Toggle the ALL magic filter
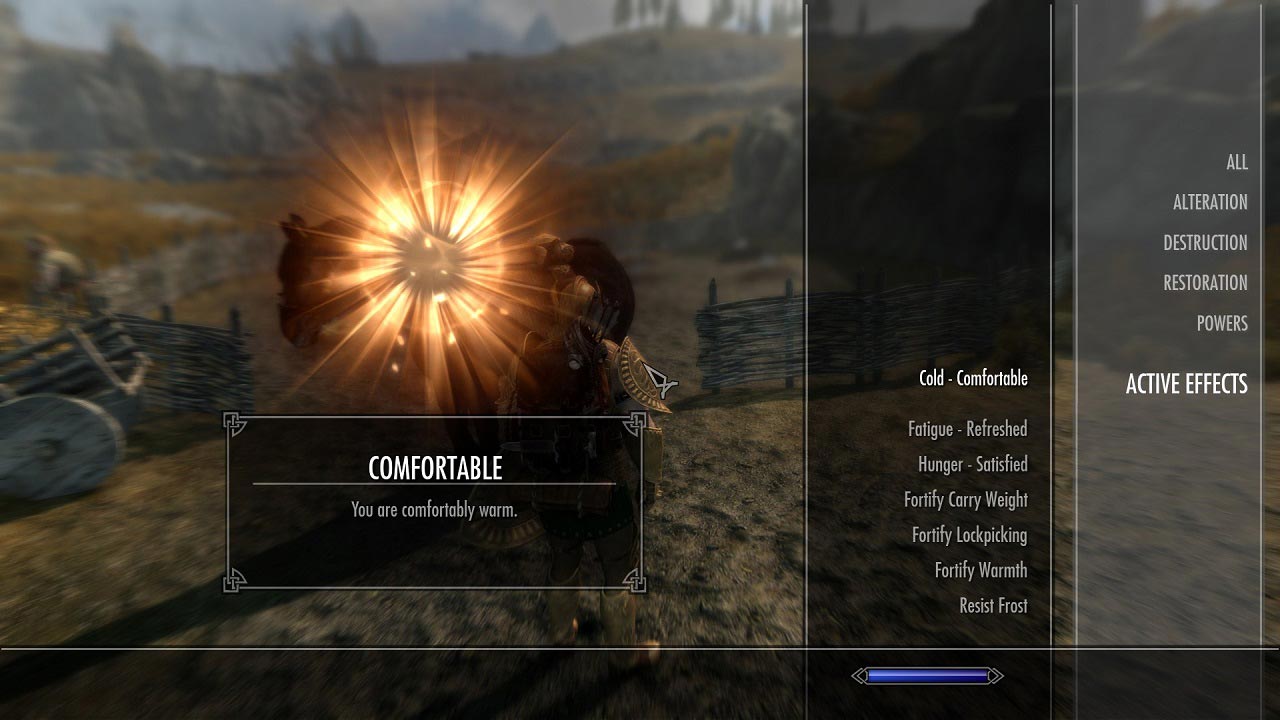Screen dimensions: 1280x720 (x=1236, y=162)
